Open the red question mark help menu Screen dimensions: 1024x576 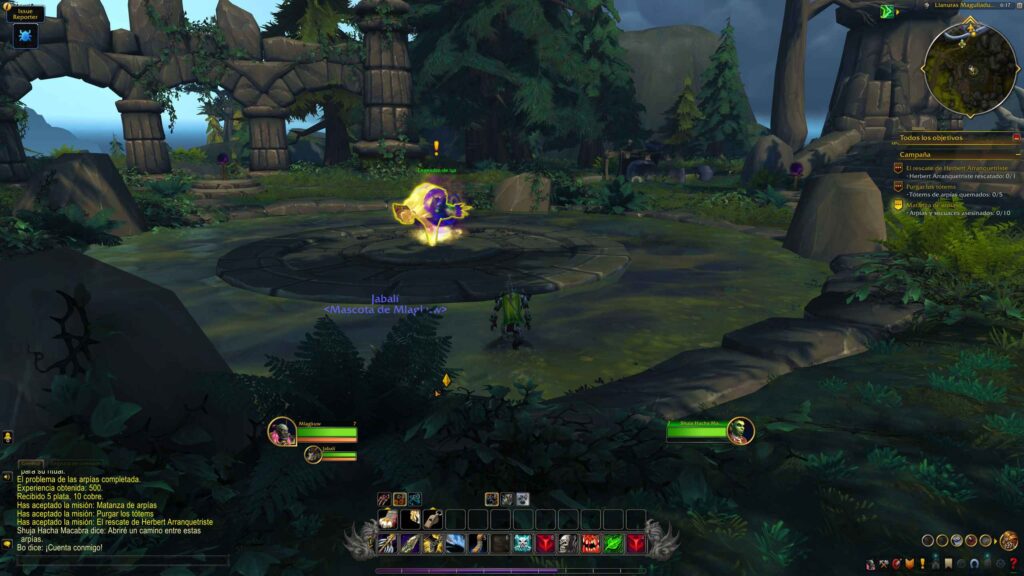tap(1013, 565)
